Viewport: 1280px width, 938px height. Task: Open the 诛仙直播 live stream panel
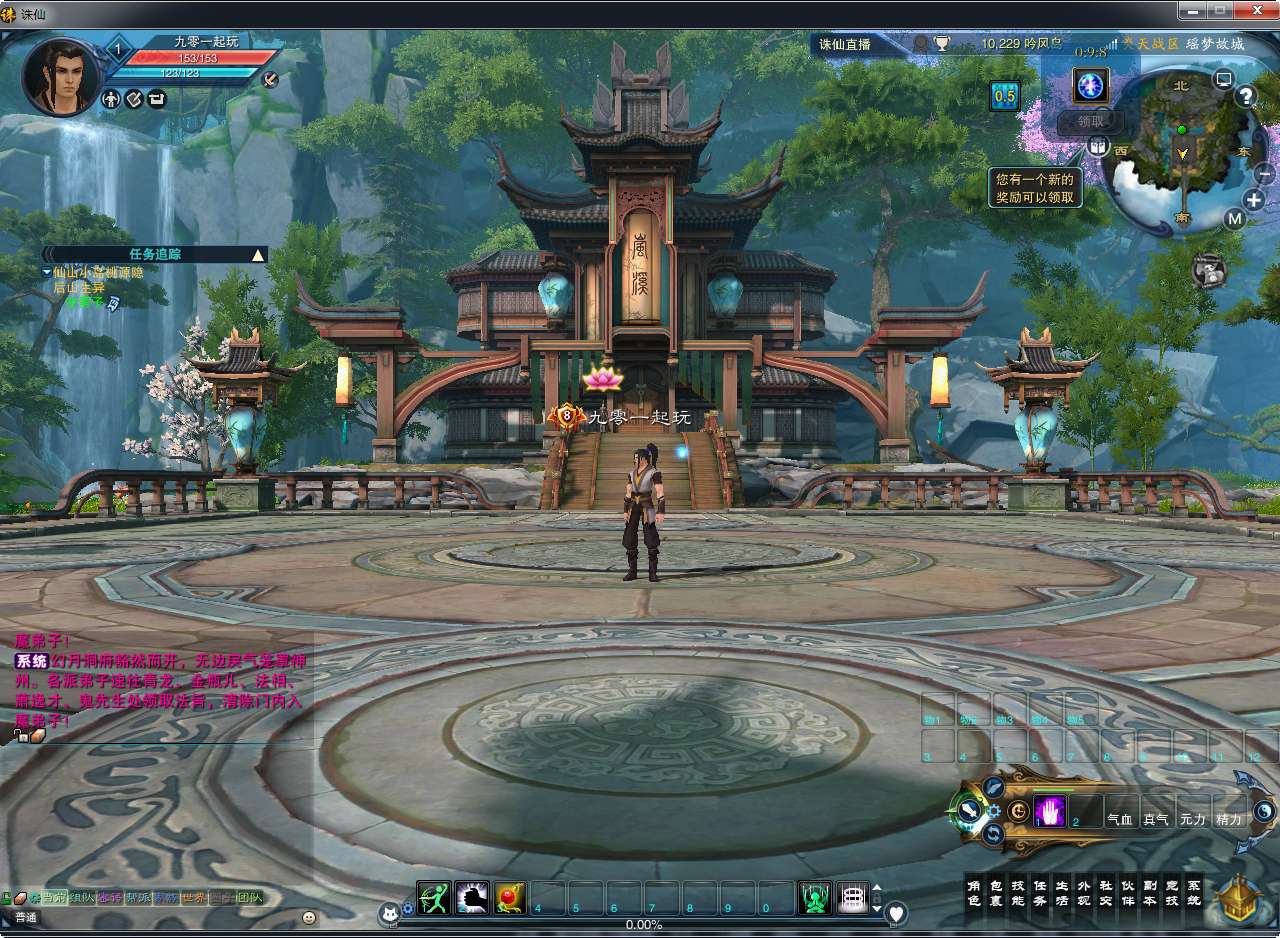pyautogui.click(x=845, y=44)
